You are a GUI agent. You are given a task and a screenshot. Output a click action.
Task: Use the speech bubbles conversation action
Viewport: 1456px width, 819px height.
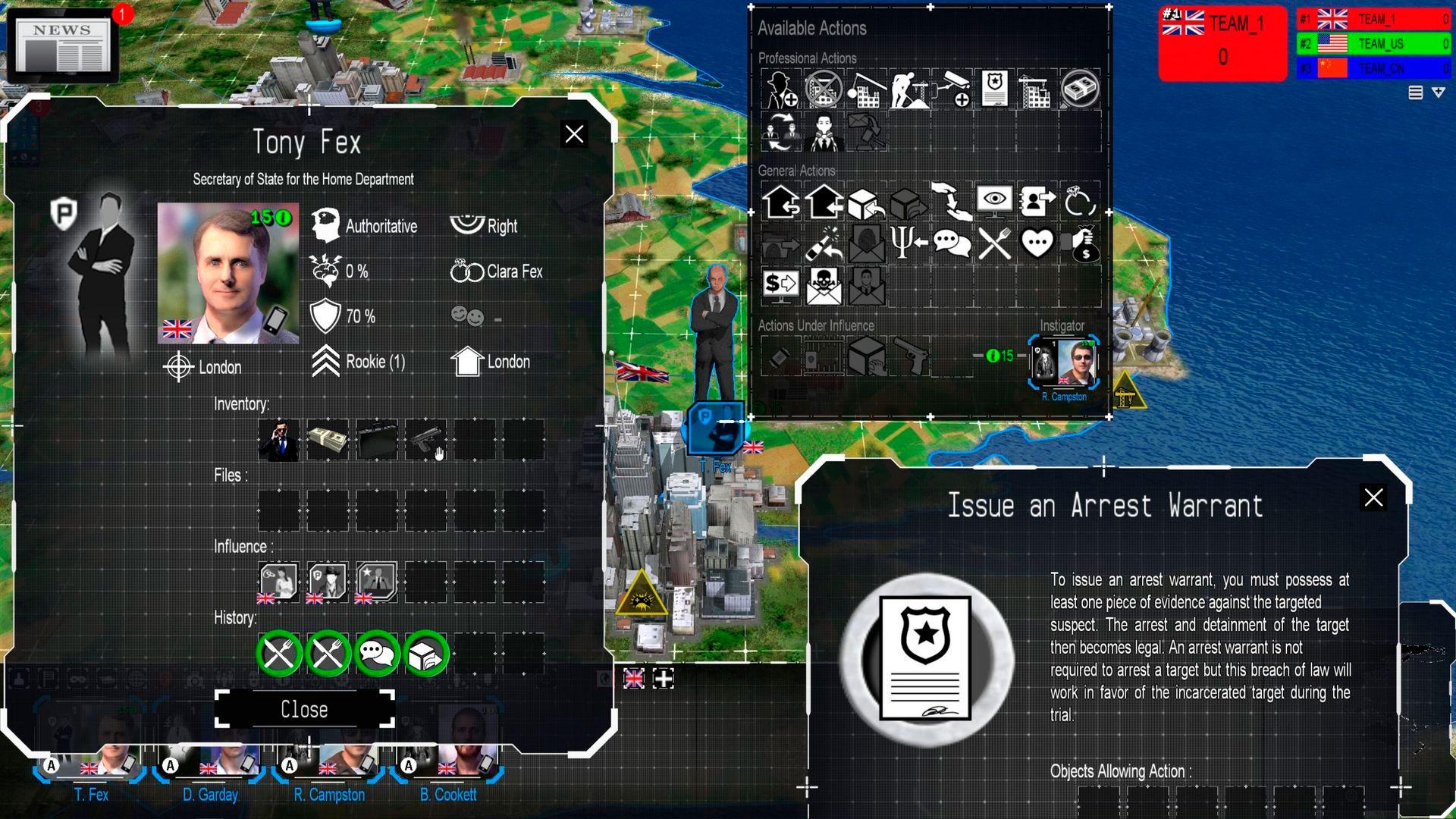952,244
